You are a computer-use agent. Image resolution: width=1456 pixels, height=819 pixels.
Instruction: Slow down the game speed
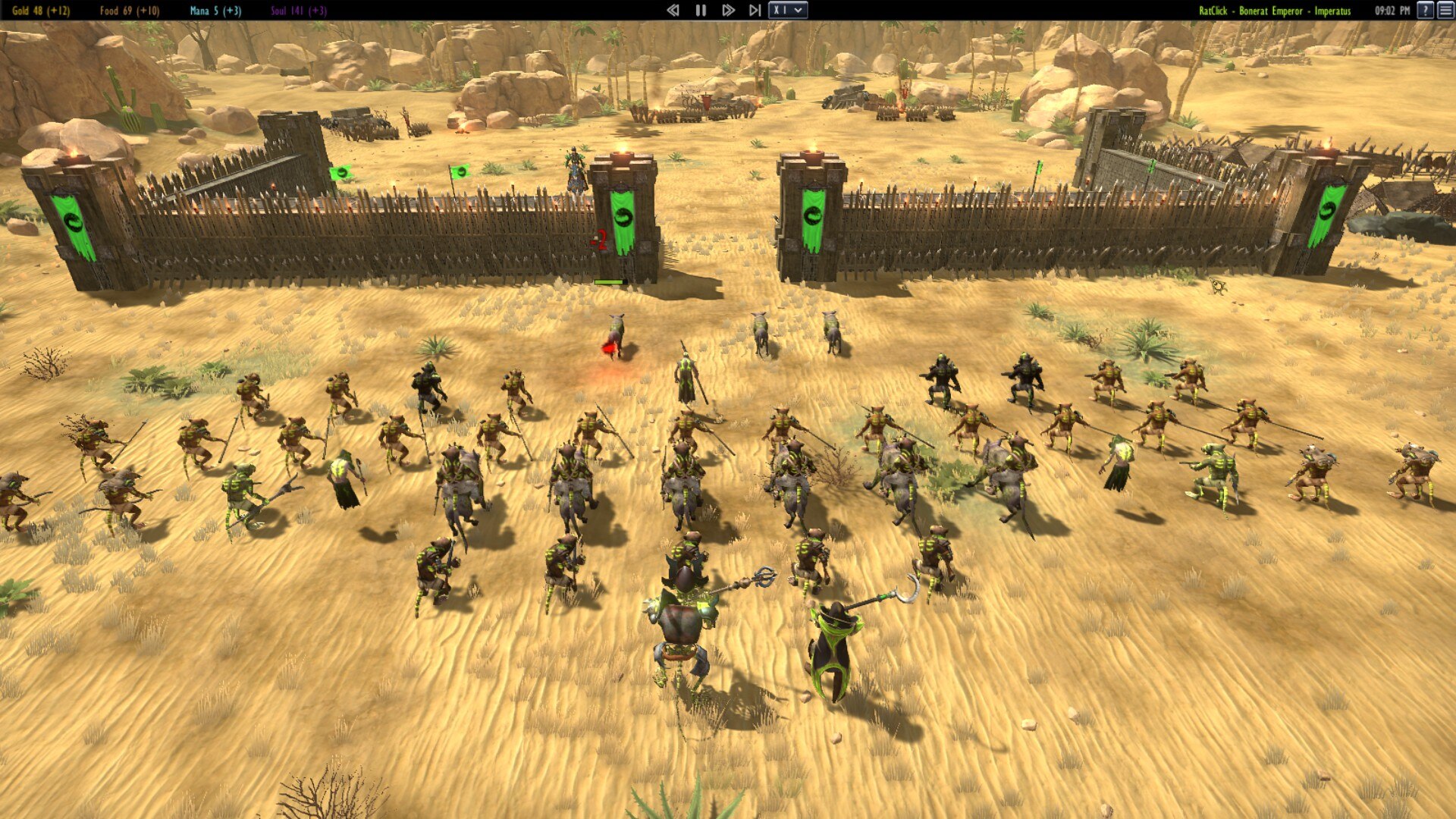coord(673,11)
